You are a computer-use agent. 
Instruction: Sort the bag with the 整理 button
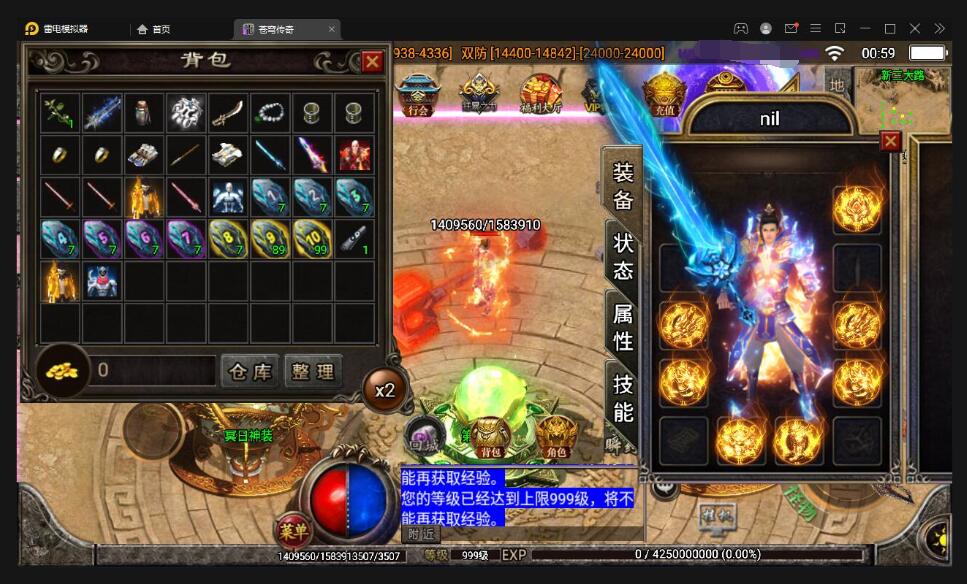(313, 372)
